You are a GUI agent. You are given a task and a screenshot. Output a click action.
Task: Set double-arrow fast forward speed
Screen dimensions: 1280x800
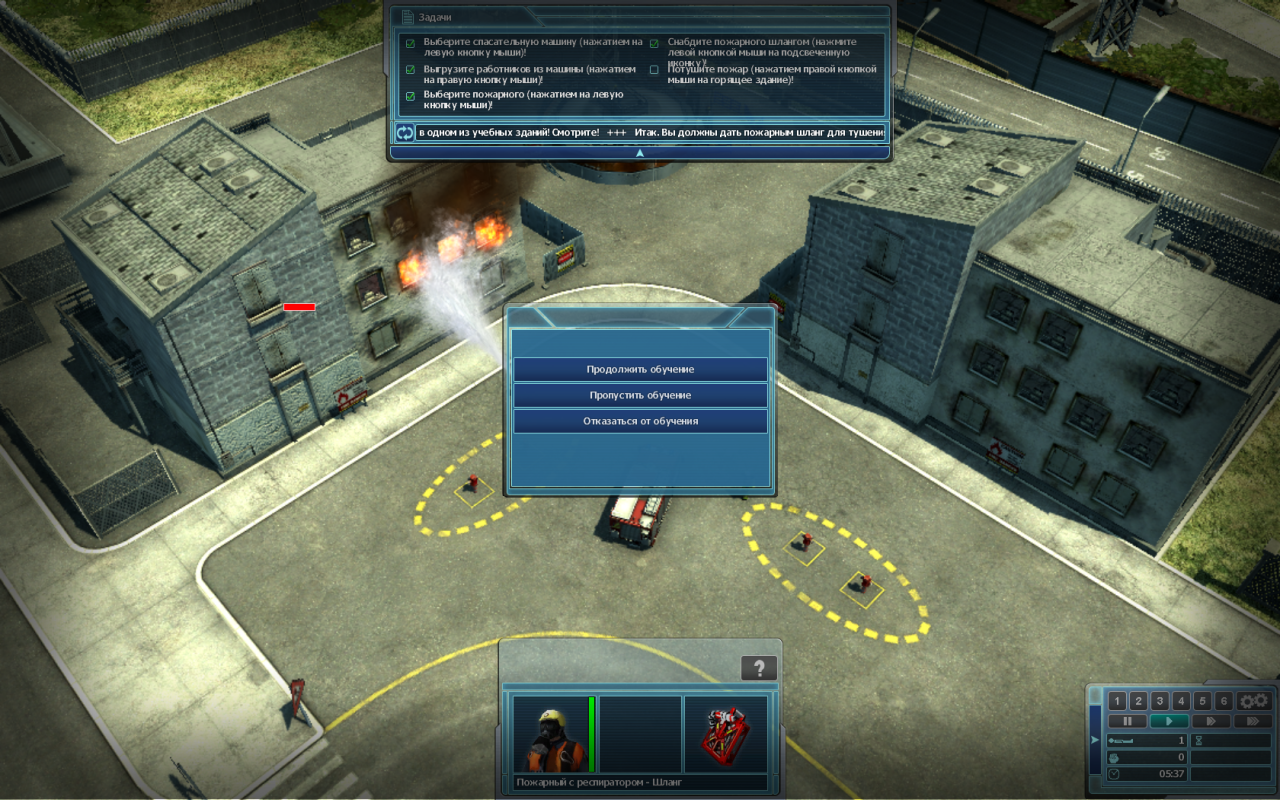1211,721
